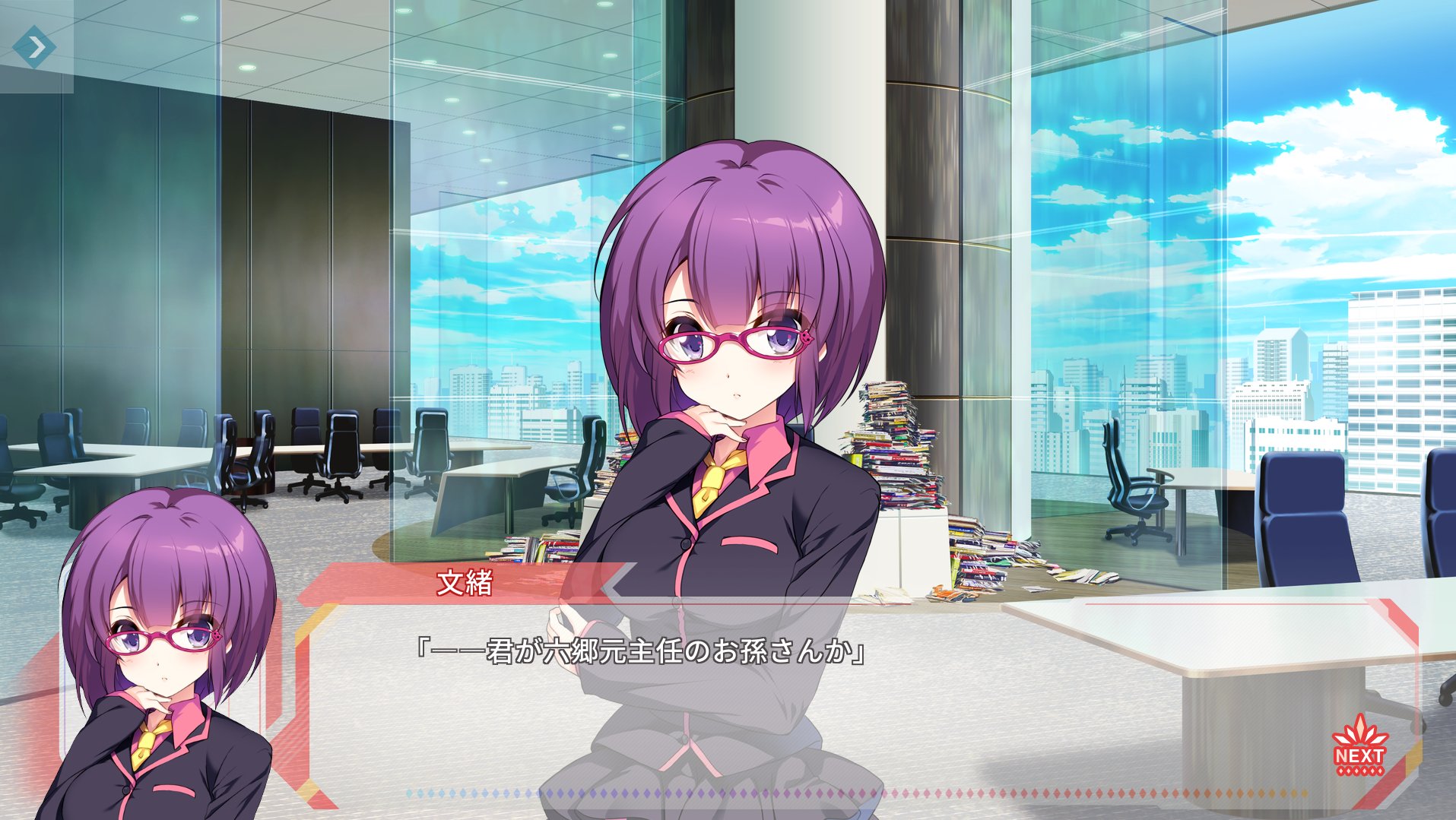Toggle the interface visibility with the corner chevron

[36, 46]
